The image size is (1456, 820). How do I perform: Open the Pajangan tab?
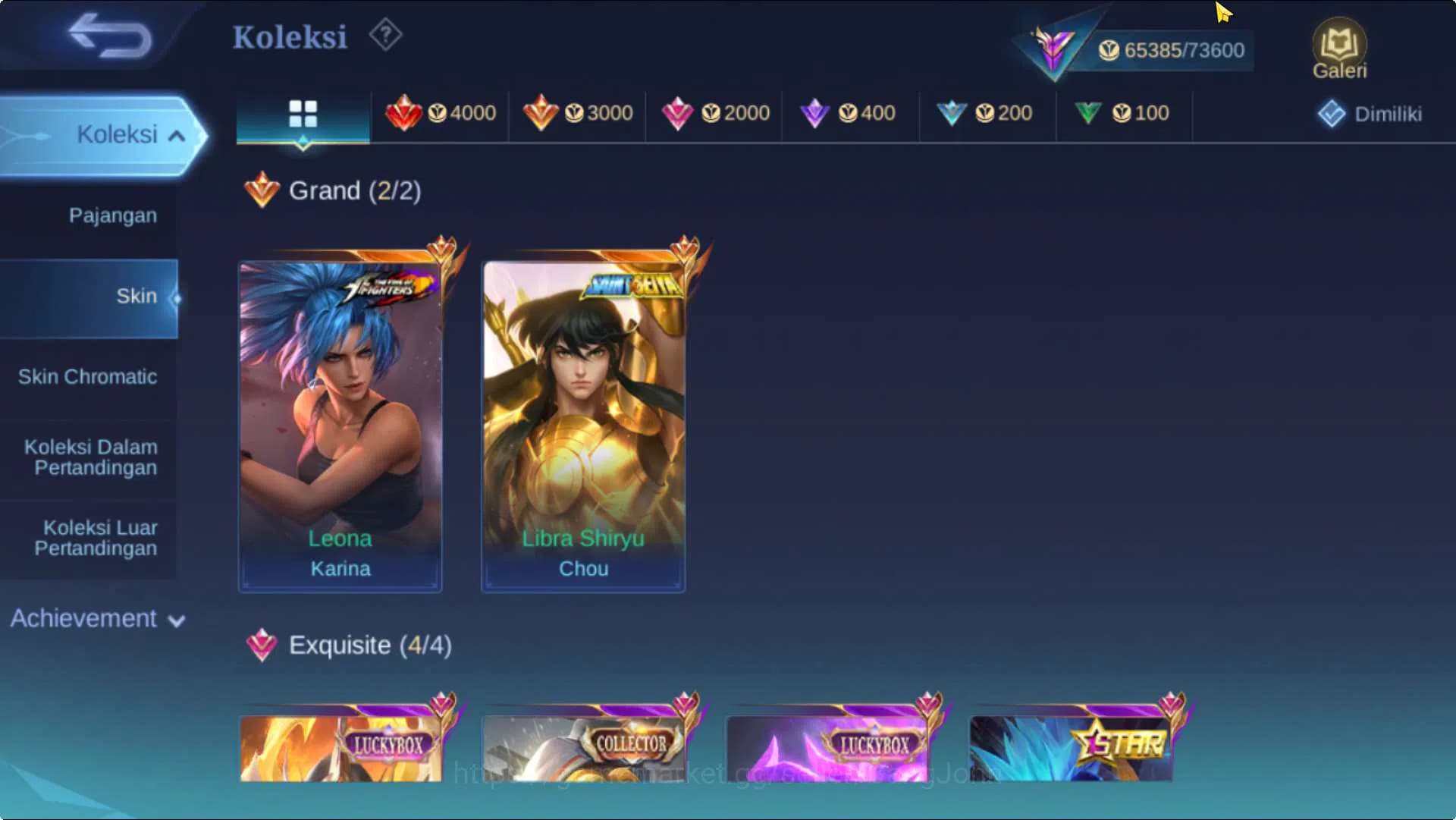tap(111, 215)
